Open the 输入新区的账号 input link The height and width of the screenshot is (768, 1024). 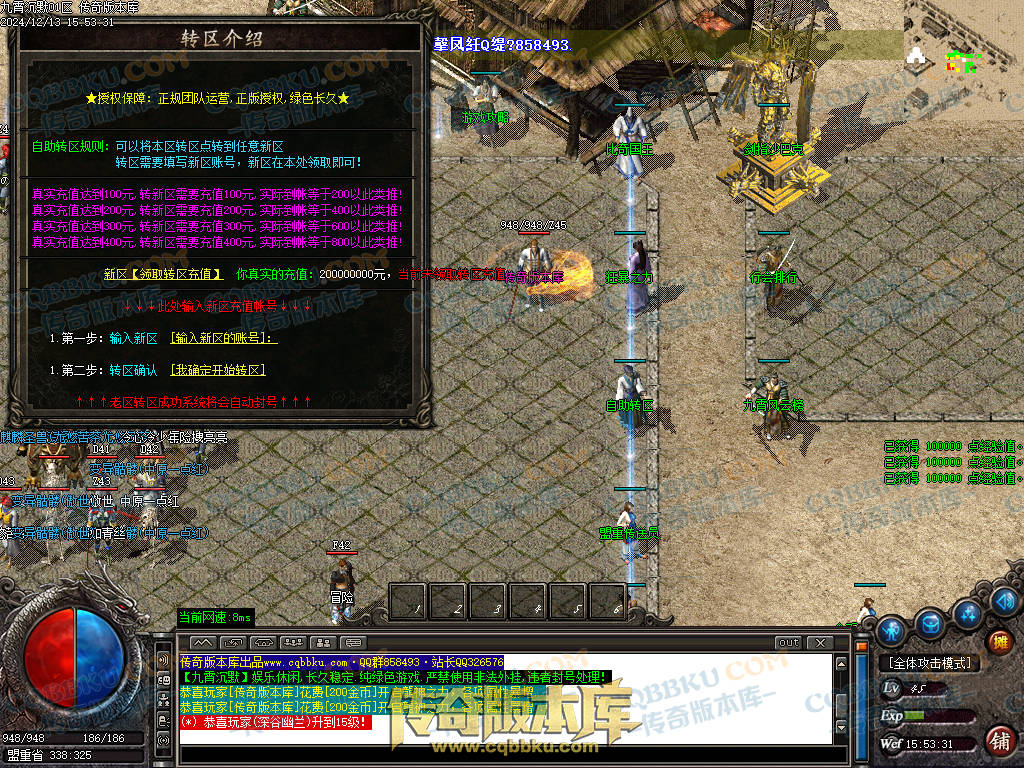tap(224, 338)
